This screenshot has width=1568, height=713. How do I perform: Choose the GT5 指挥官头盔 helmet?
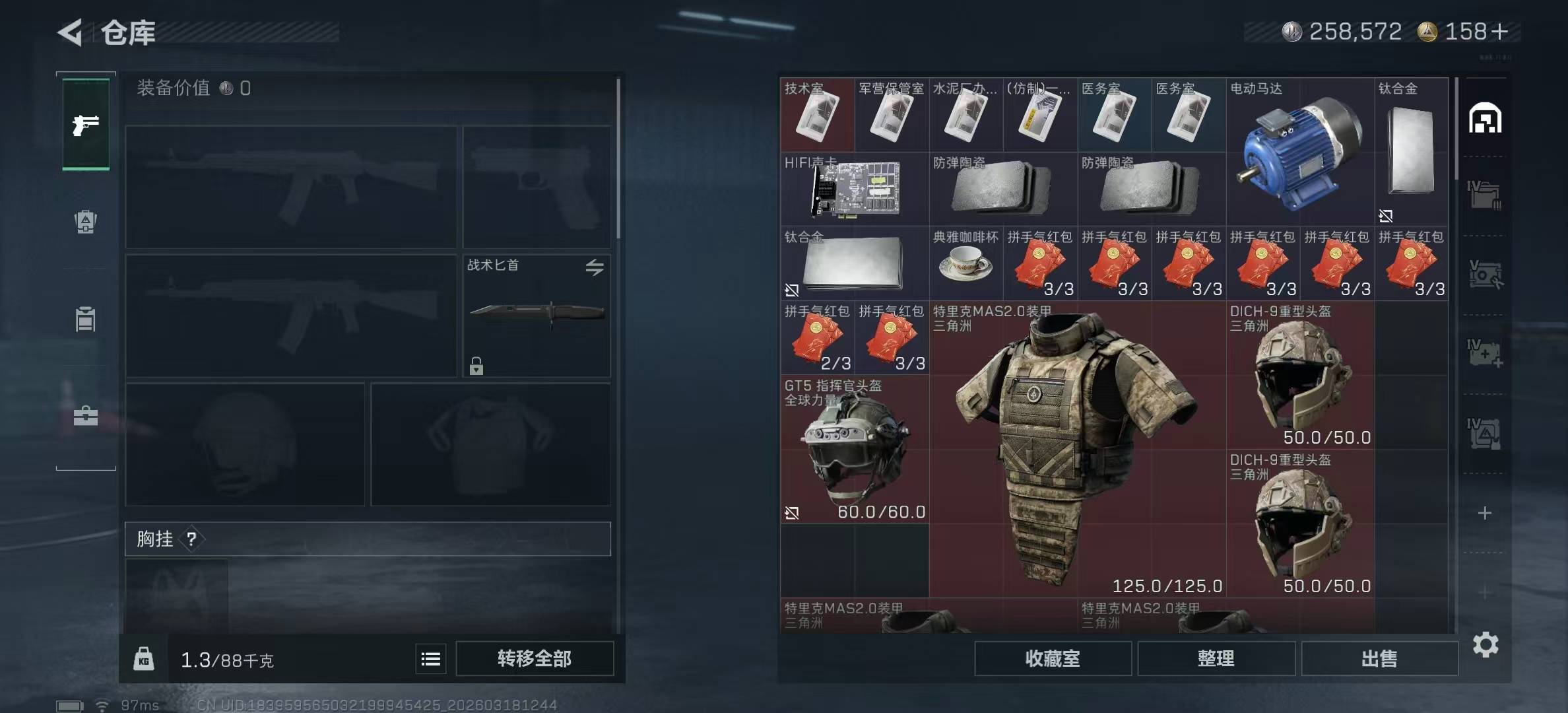pos(855,449)
